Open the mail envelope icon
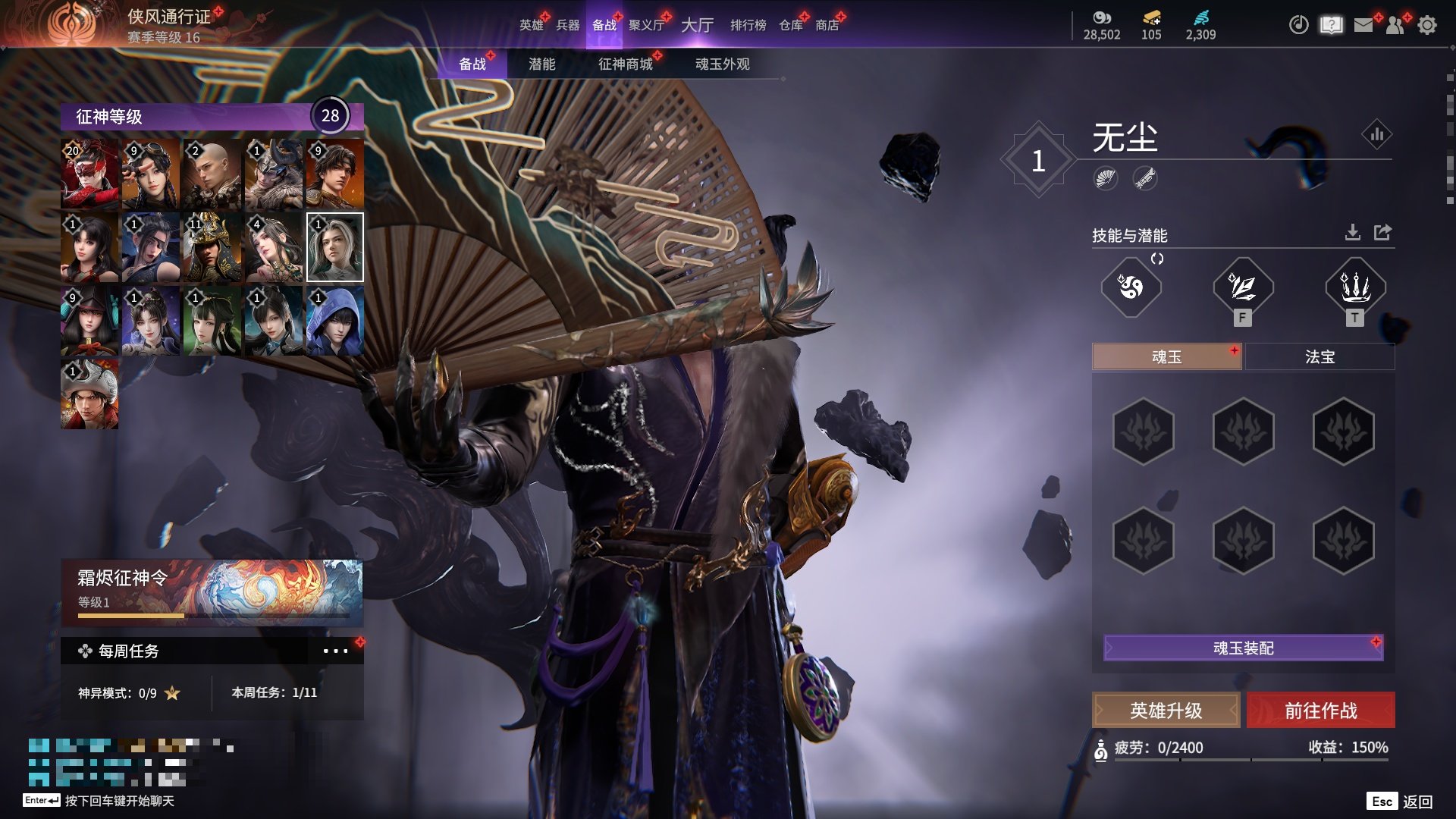Image resolution: width=1456 pixels, height=819 pixels. click(1363, 25)
